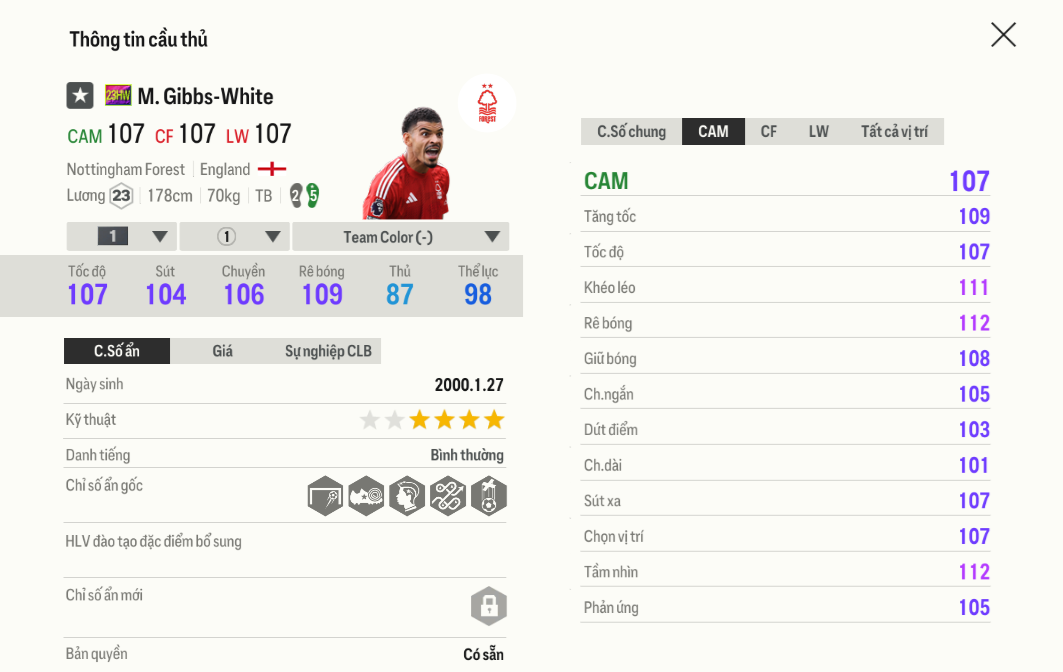The image size is (1063, 672).
Task: Switch to Sự nghiệp CLB tab
Action: click(x=328, y=351)
